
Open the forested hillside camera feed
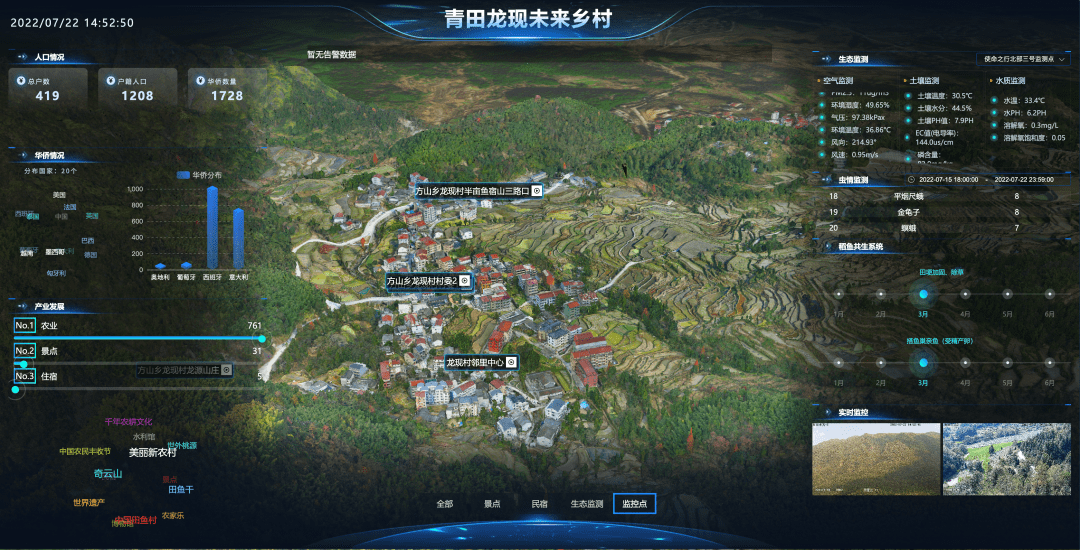(876, 459)
